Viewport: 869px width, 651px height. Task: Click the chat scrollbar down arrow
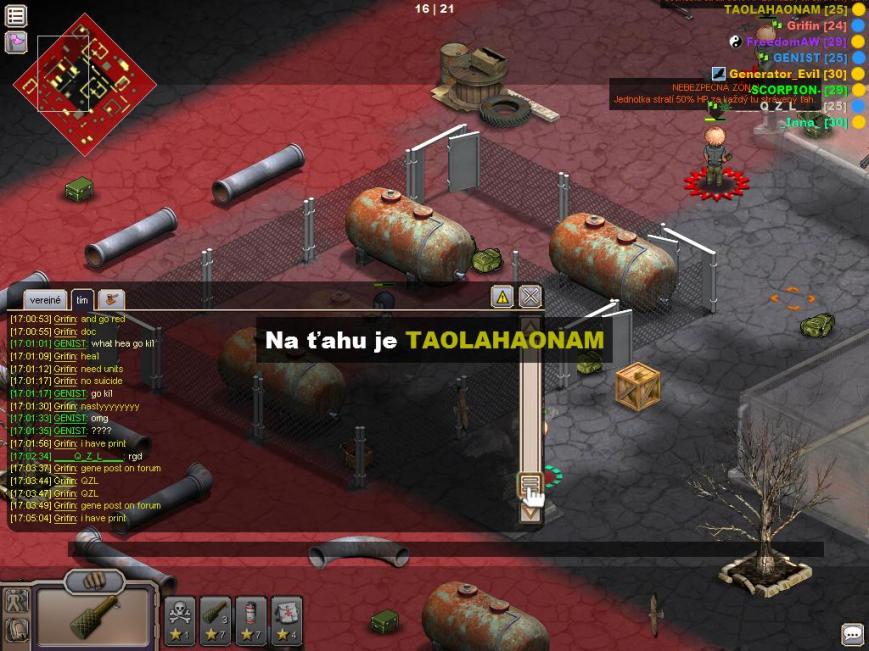click(x=530, y=513)
